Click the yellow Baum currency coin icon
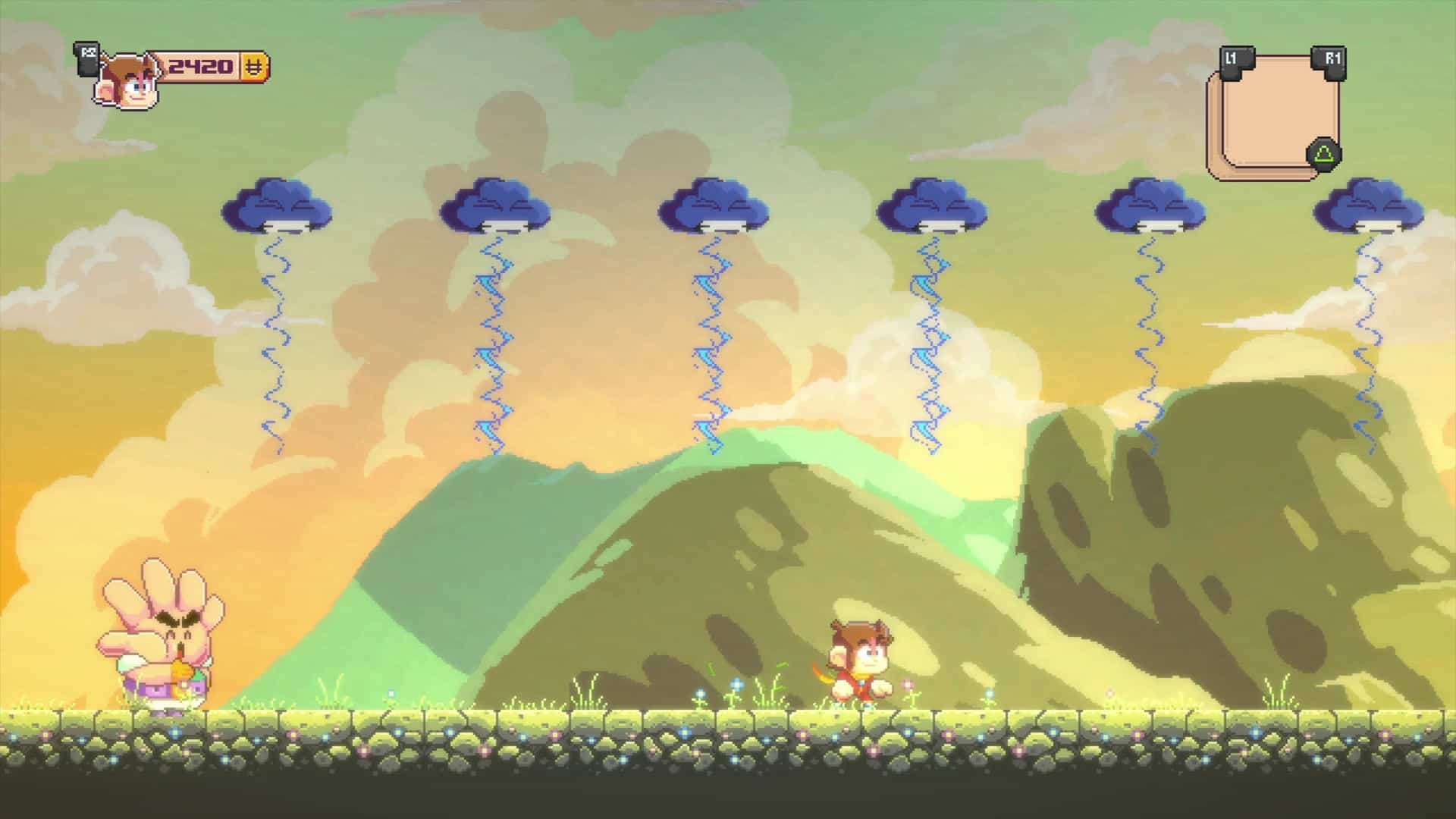1456x819 pixels. point(253,67)
